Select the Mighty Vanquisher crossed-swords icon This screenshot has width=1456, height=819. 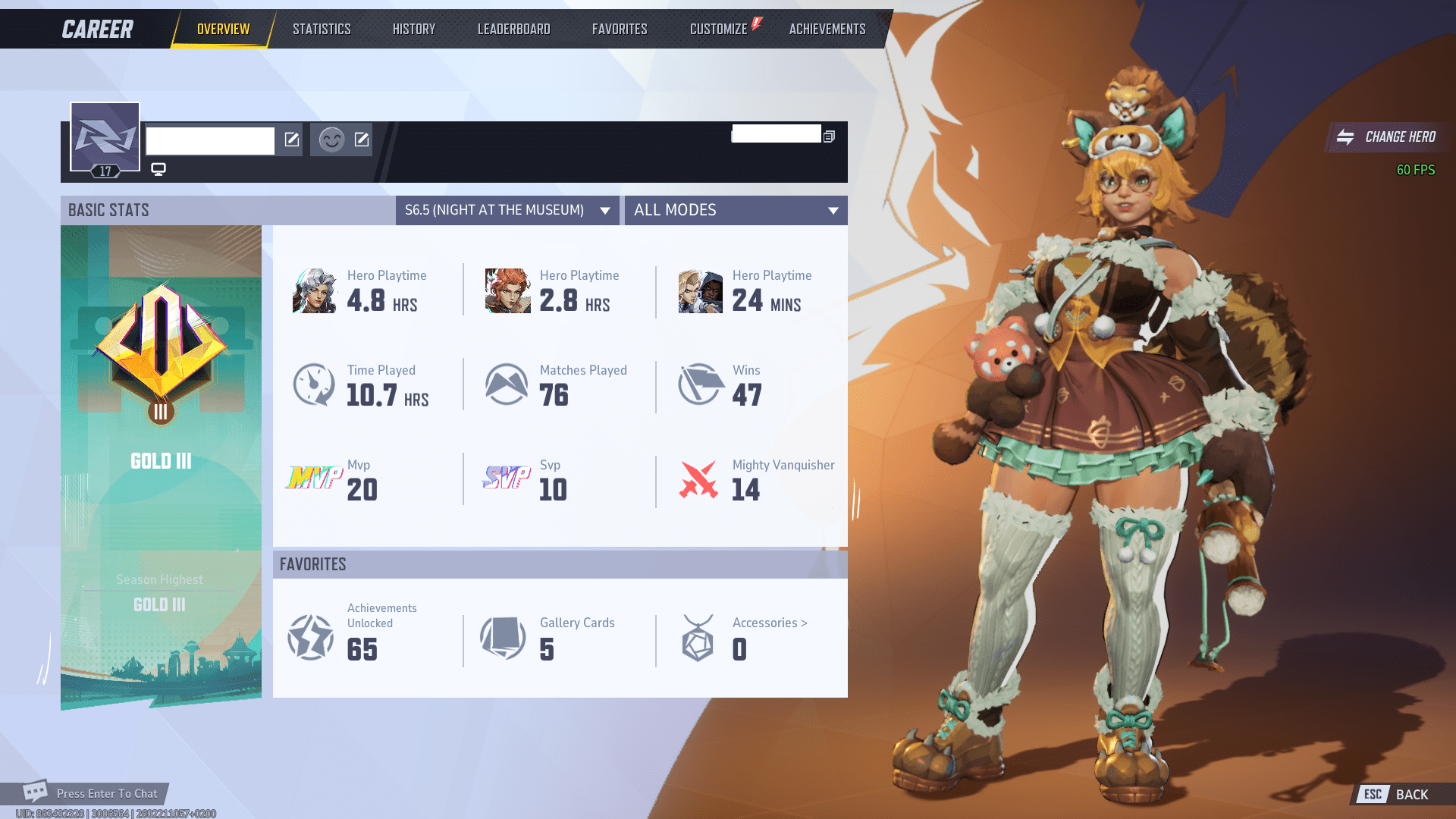pos(699,479)
